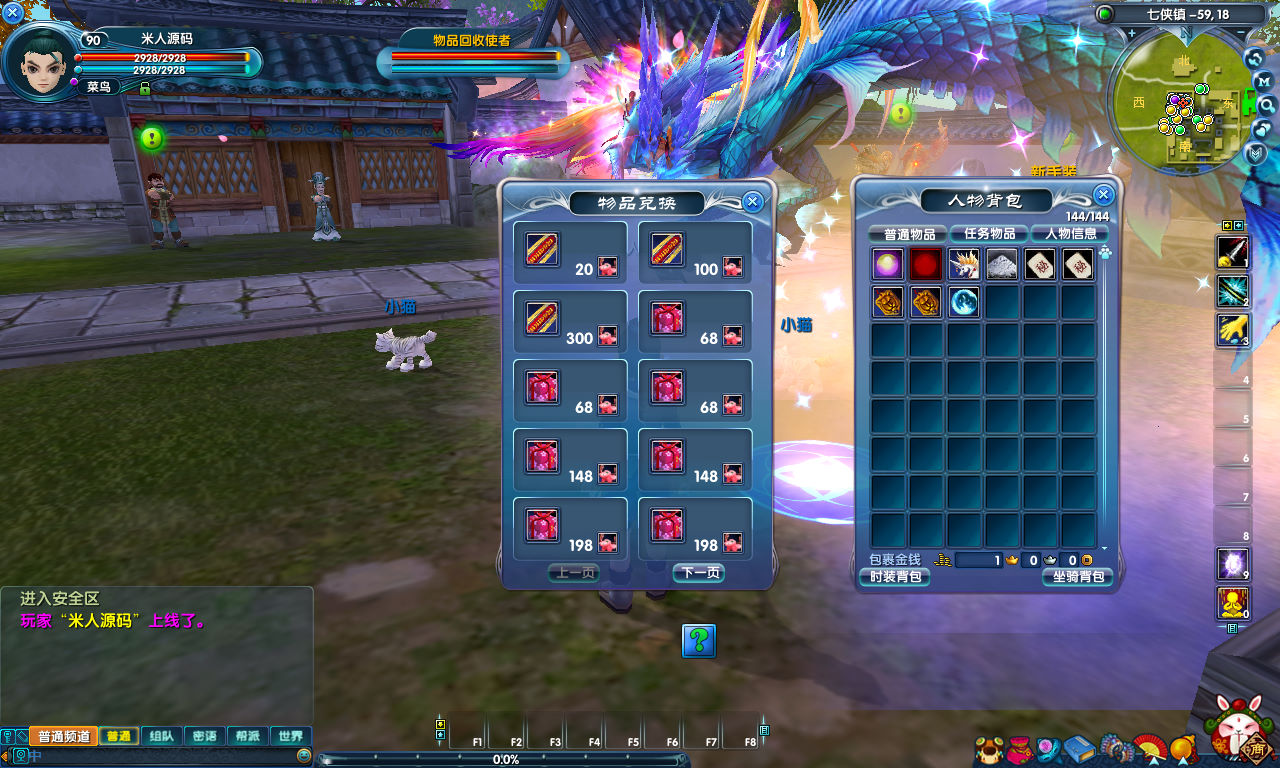Viewport: 1280px width, 768px height.
Task: Open the 时装背包 fashion bag
Action: [x=894, y=577]
